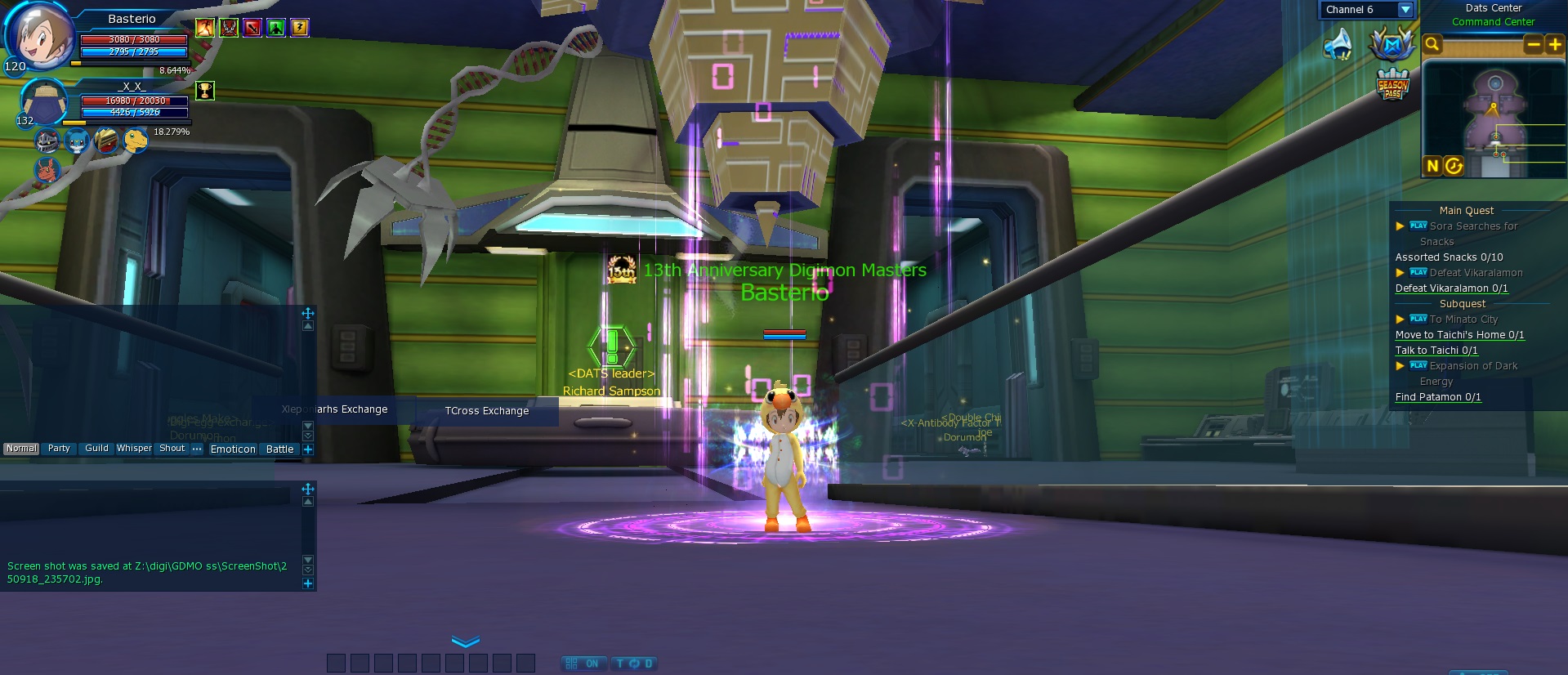1568x675 pixels.
Task: Choose the Shout chat tab
Action: pos(172,449)
